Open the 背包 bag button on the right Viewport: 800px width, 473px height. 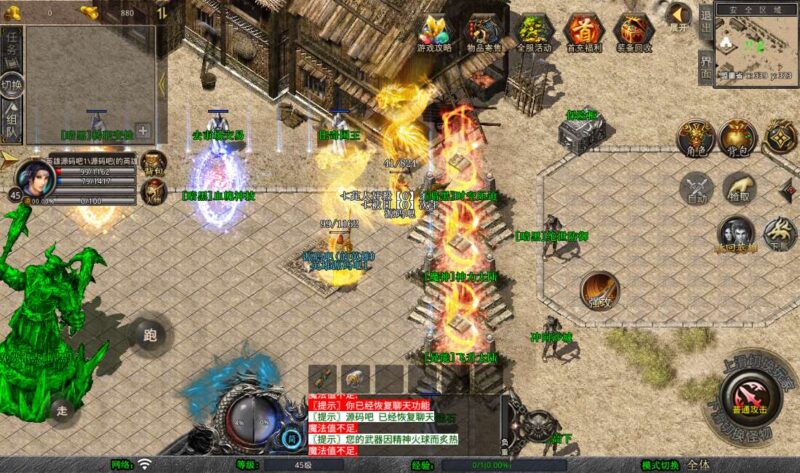point(738,140)
